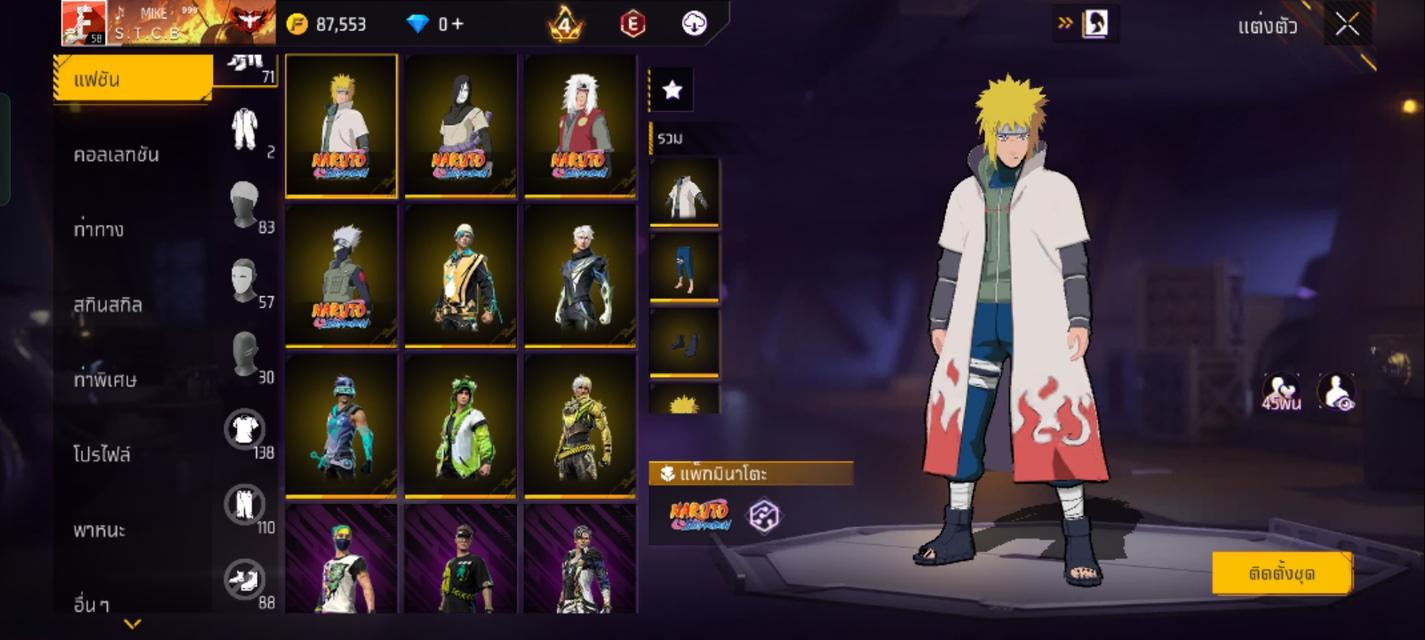
Task: Go to the สกินสกิล tab
Action: 108,305
